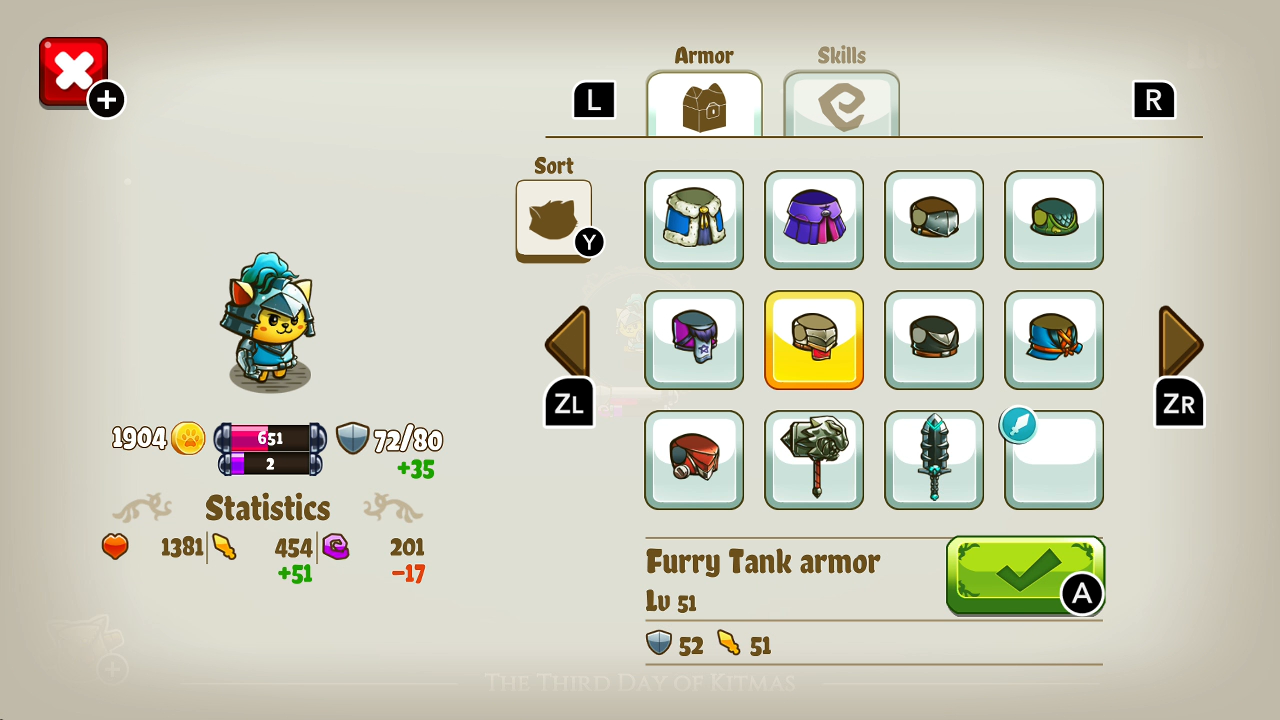The image size is (1280, 720).
Task: Select the red crested helmet
Action: pos(694,460)
